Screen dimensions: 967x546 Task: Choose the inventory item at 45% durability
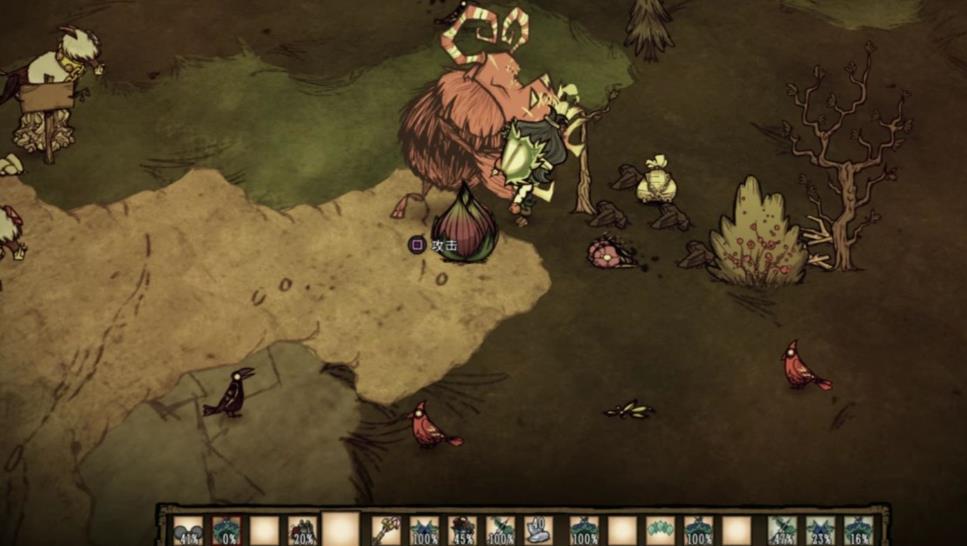click(462, 531)
